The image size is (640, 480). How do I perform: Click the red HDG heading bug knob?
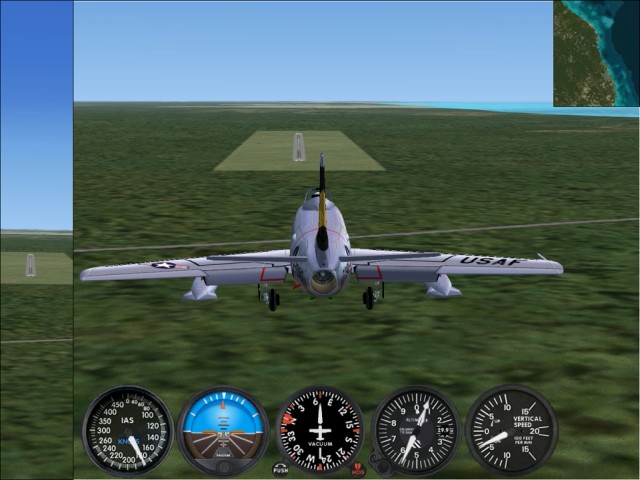click(358, 468)
